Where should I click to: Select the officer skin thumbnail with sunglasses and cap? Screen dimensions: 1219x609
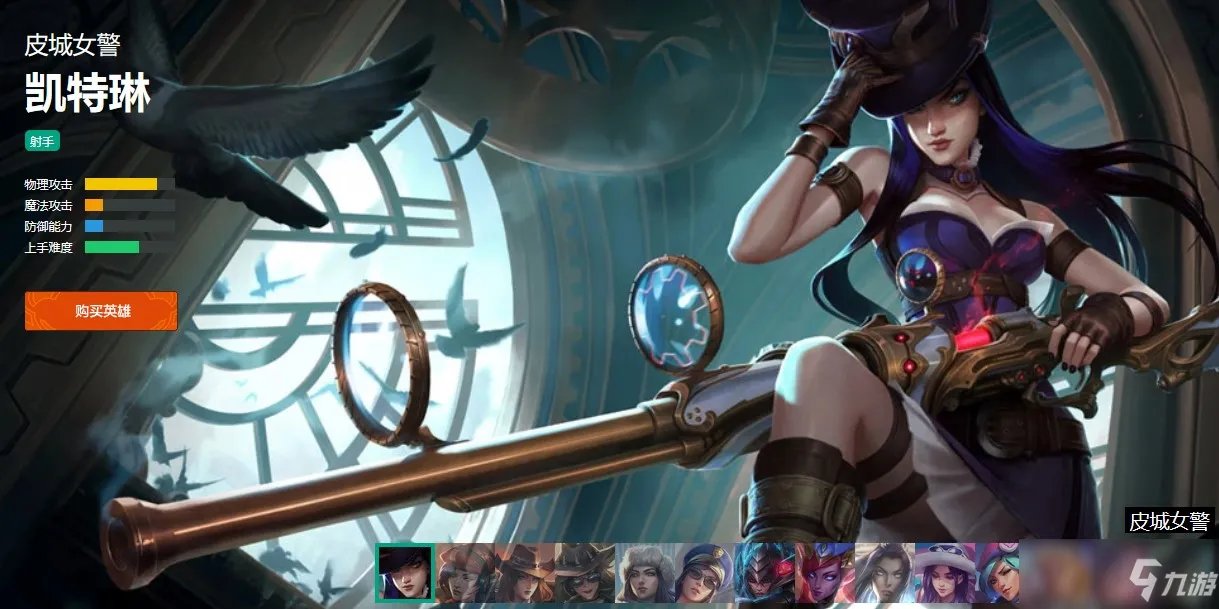point(704,572)
